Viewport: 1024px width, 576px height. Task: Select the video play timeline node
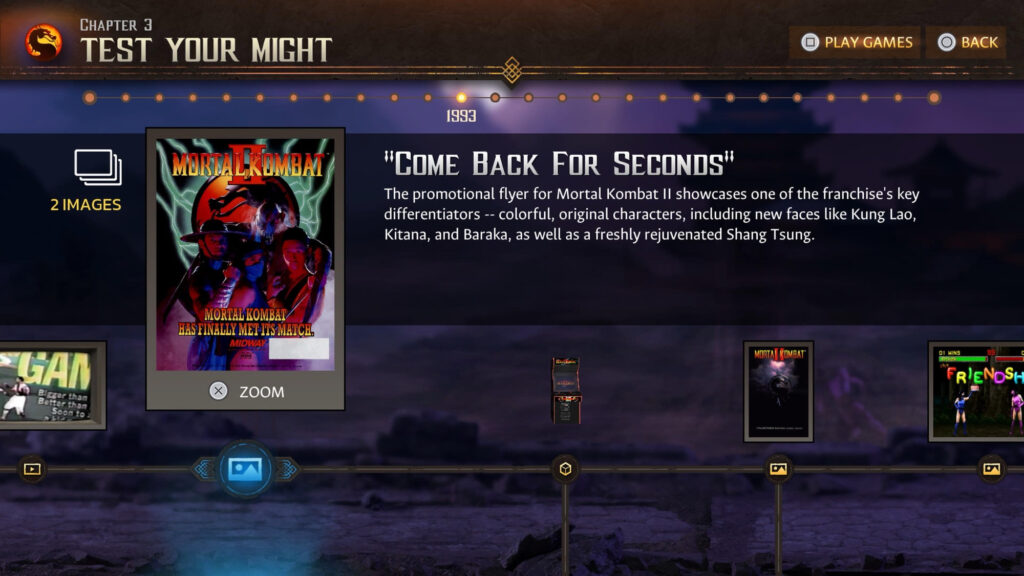pyautogui.click(x=32, y=468)
